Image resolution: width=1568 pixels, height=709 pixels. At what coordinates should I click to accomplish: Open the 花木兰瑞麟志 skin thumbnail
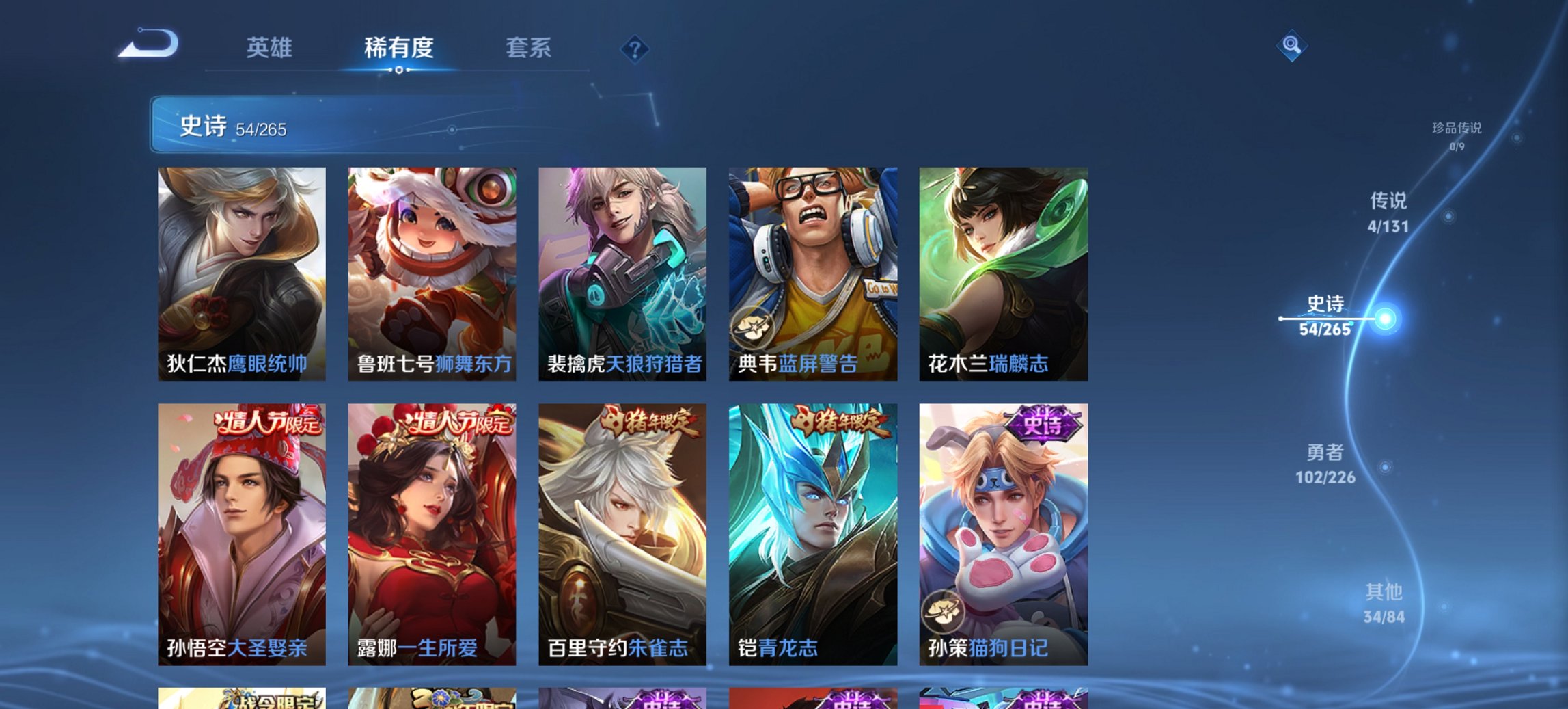pos(1004,273)
